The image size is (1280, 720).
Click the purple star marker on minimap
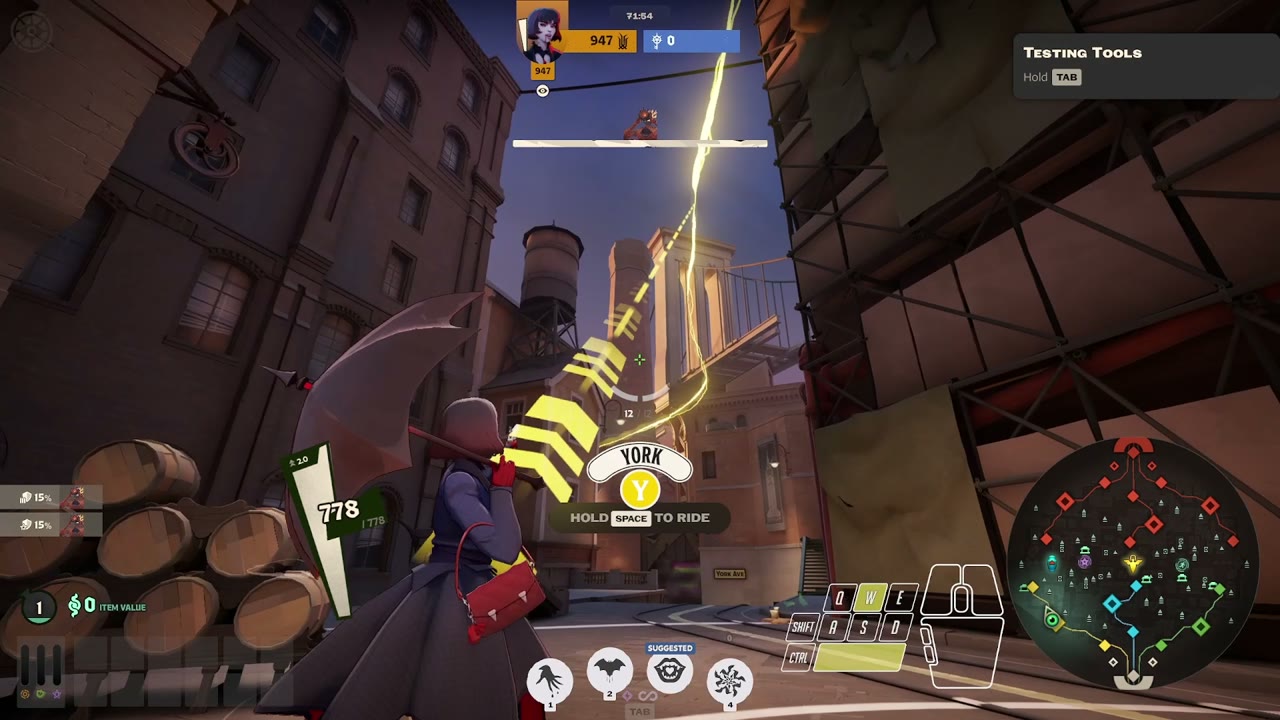1085,563
